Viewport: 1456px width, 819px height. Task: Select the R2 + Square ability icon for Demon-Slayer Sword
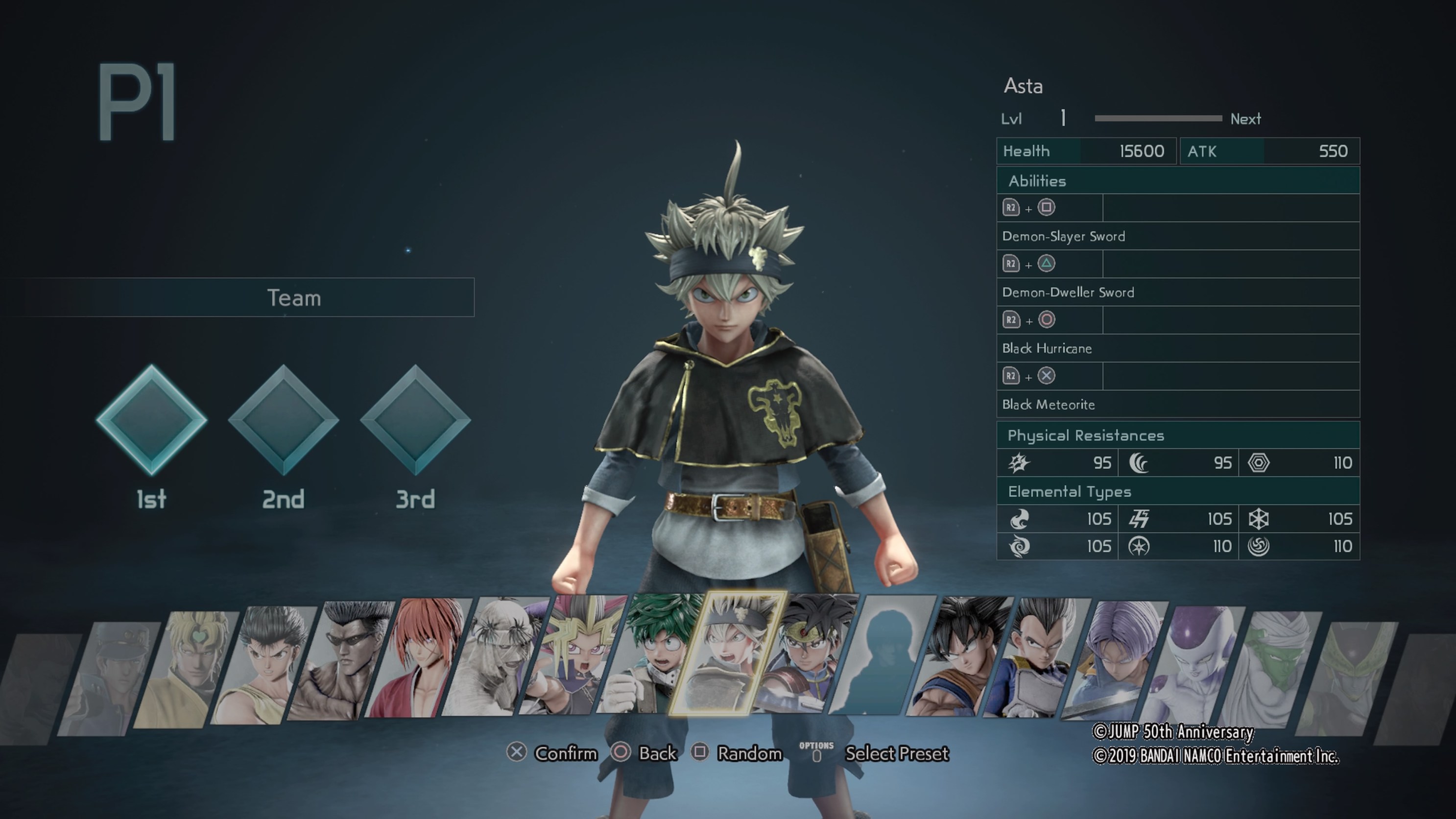coord(1046,208)
